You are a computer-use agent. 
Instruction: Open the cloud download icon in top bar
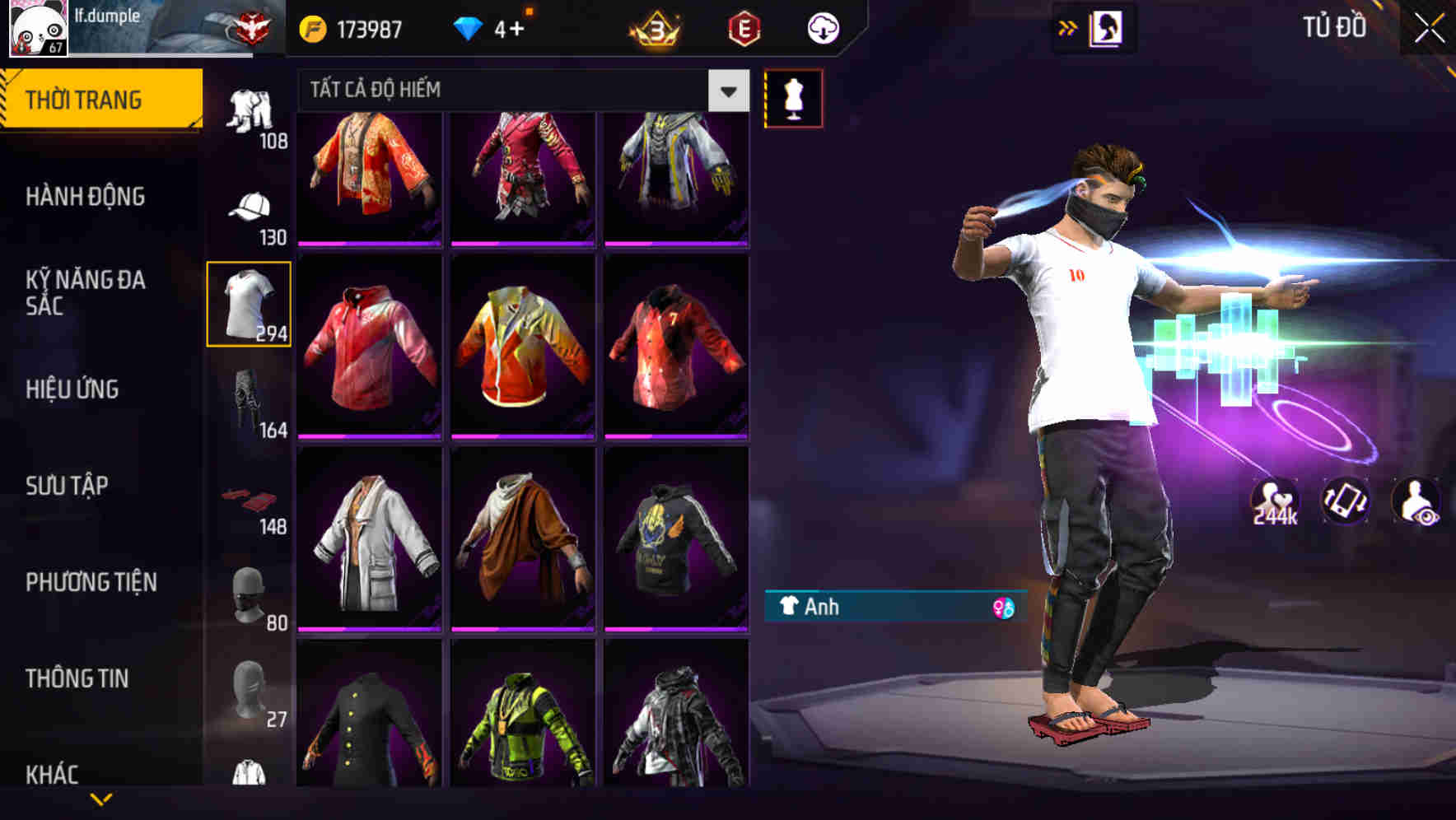823,27
